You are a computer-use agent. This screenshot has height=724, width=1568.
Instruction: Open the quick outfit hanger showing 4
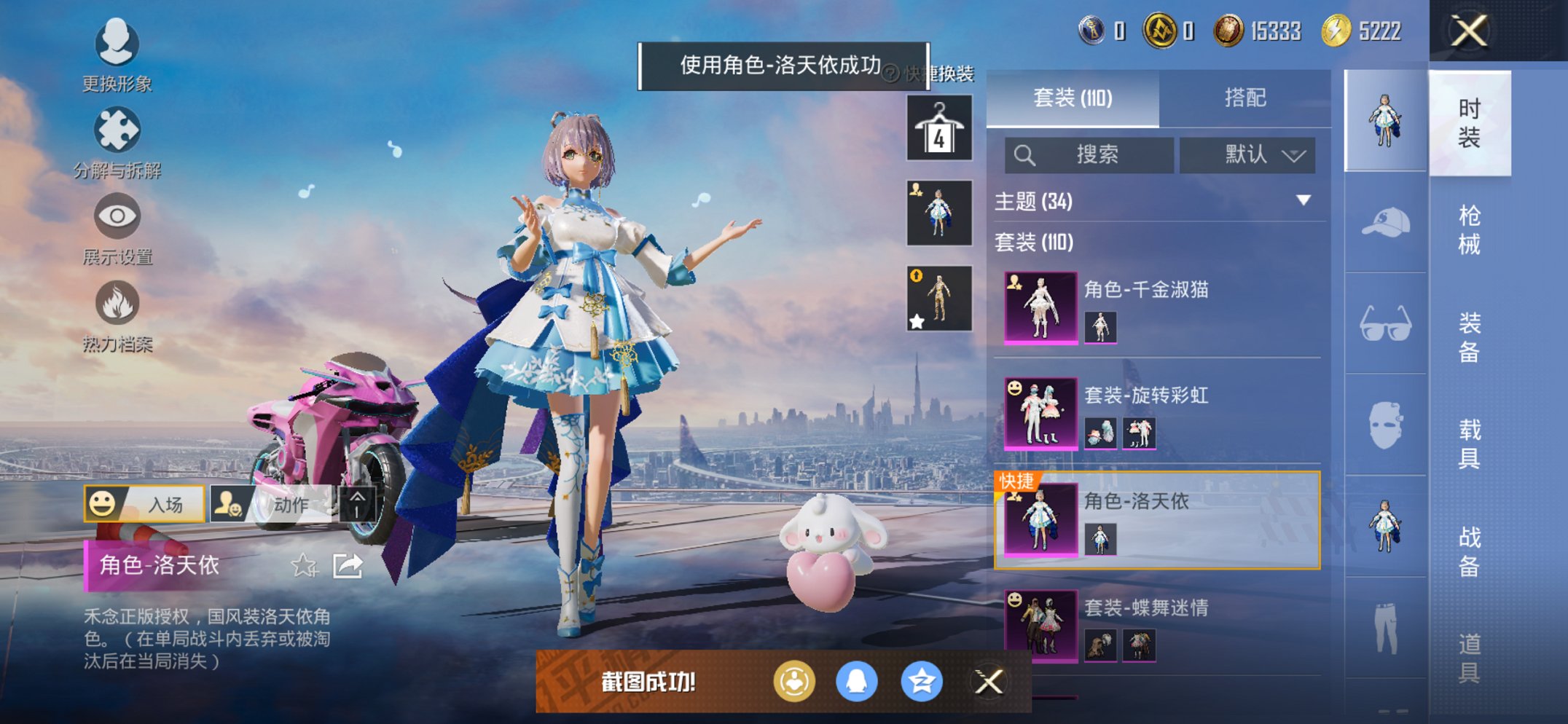[939, 129]
